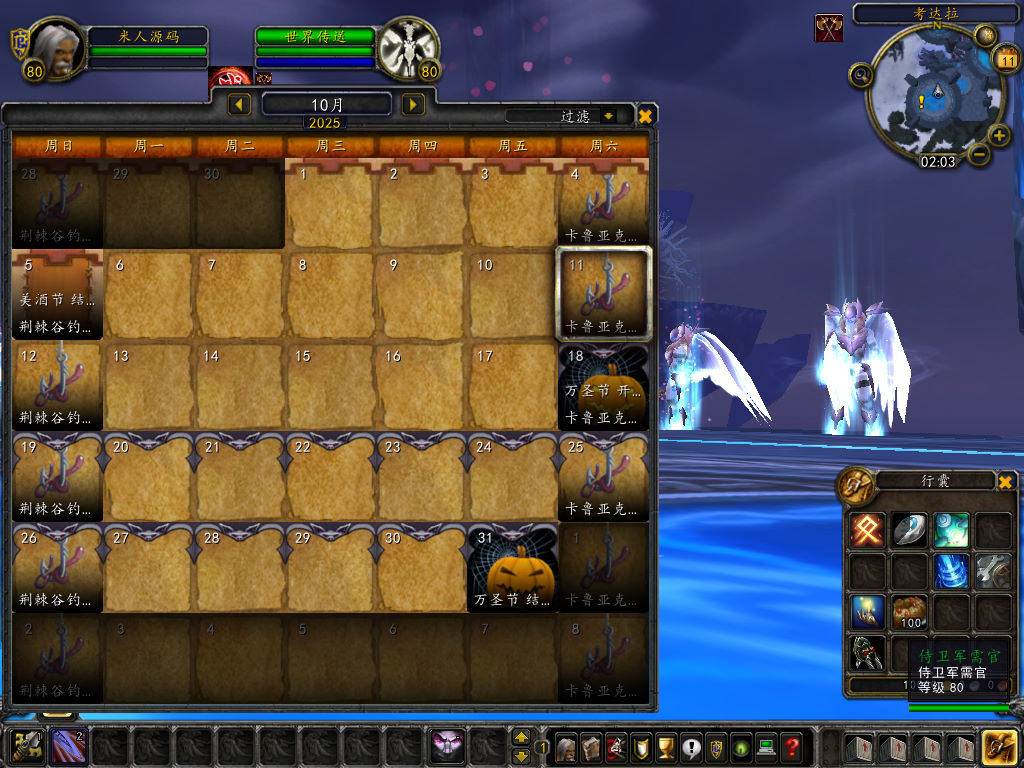Screen dimensions: 1024x768
Task: Select the wrench and gear item
Action: (993, 571)
